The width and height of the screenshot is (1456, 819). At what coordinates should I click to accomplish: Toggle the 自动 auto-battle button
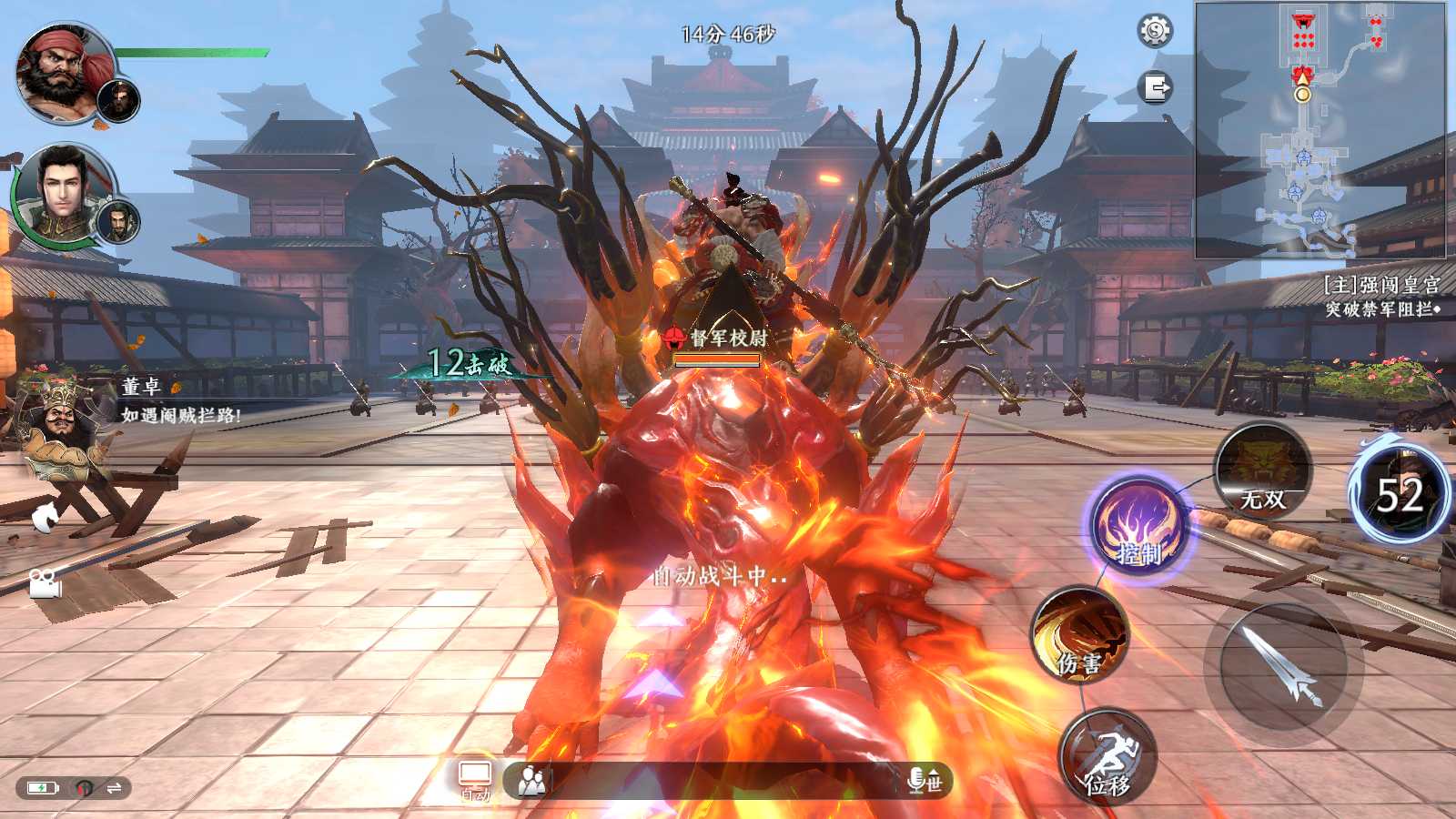[475, 780]
